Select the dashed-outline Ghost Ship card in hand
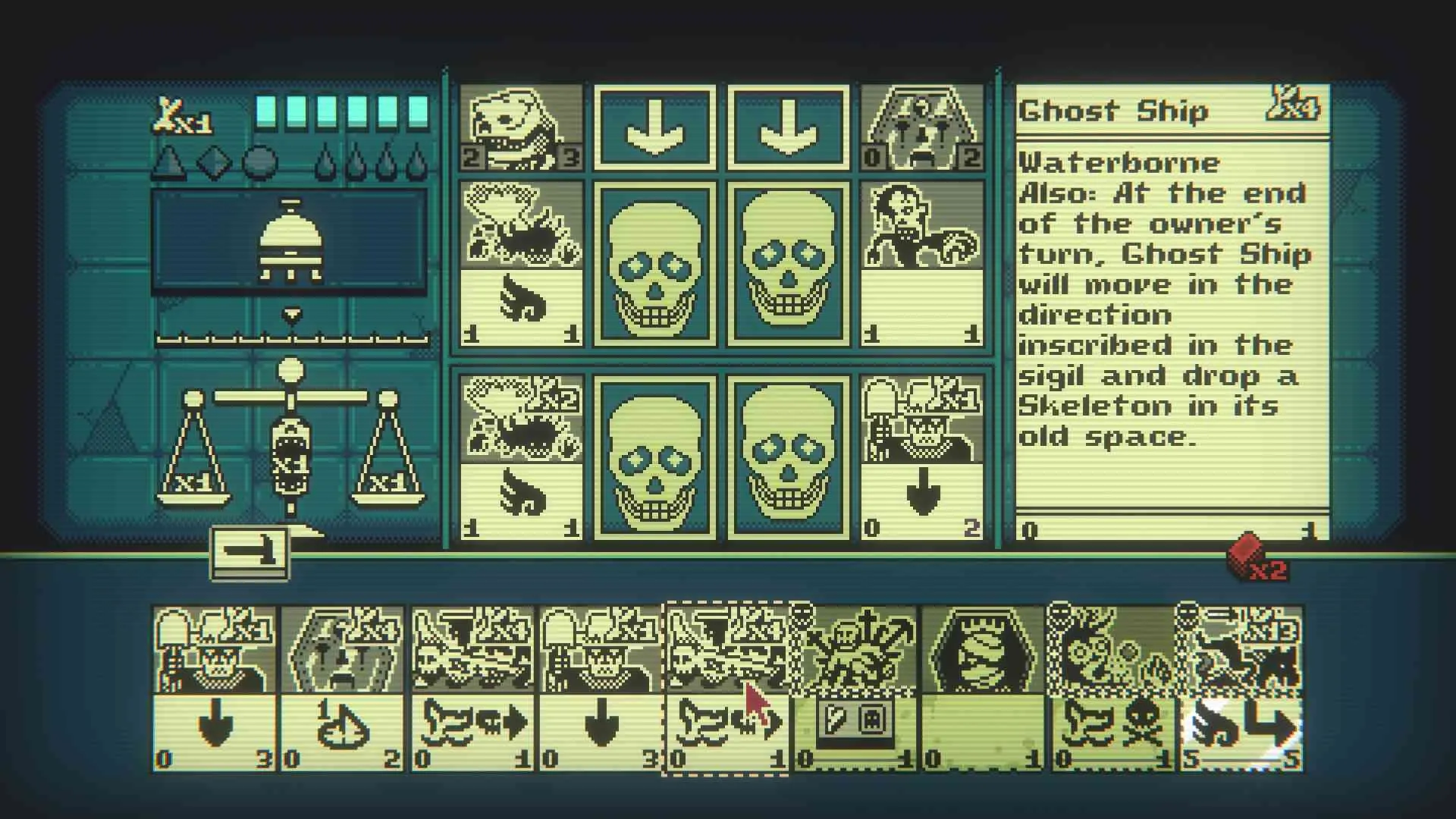The height and width of the screenshot is (819, 1456). [726, 688]
